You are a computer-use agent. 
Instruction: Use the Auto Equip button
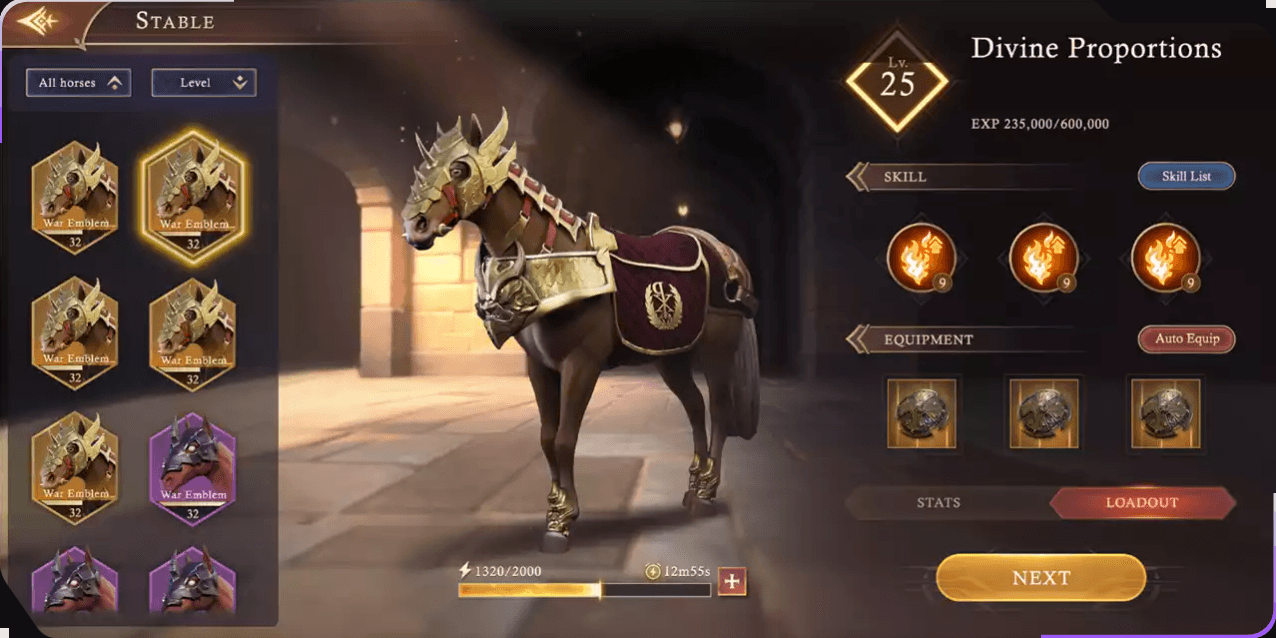click(x=1186, y=339)
